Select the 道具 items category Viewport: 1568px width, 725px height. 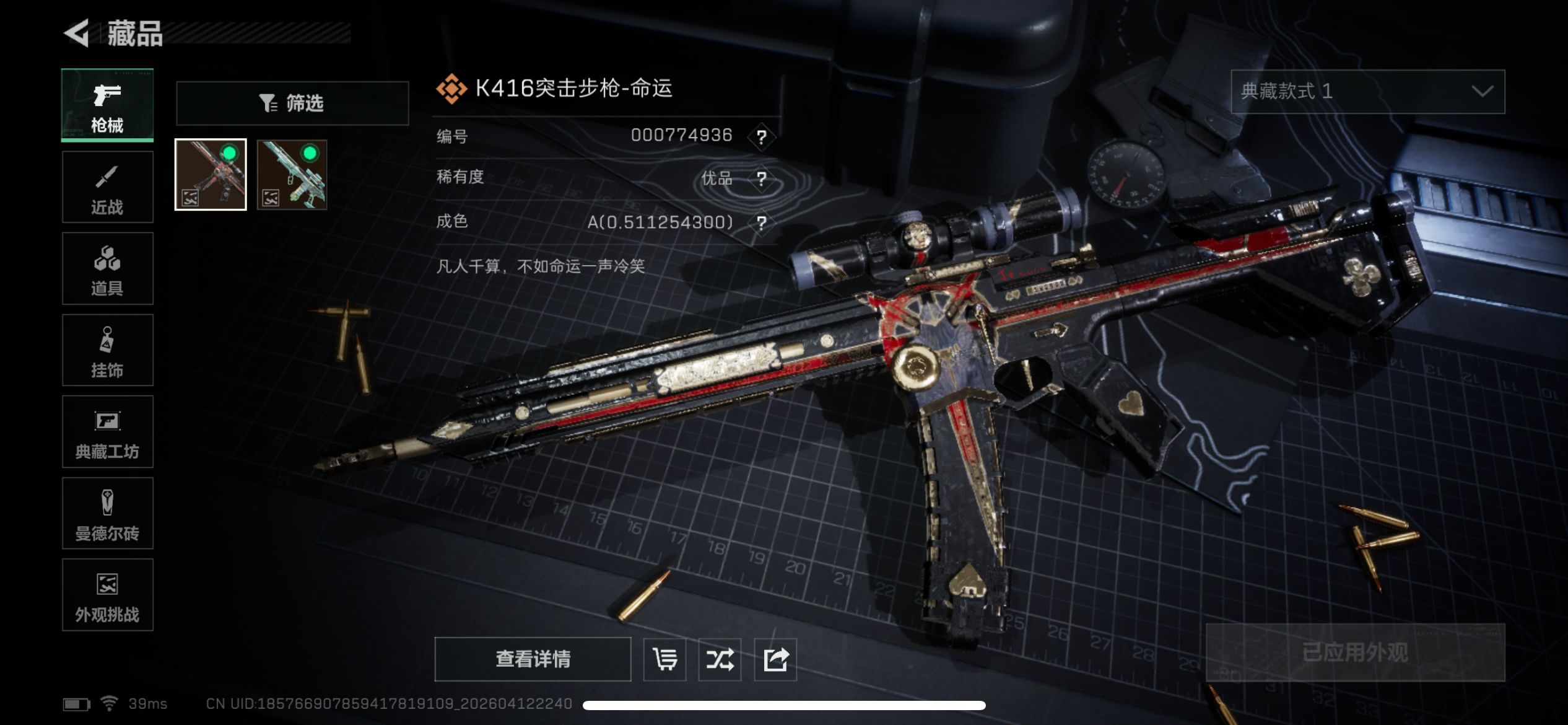(107, 269)
